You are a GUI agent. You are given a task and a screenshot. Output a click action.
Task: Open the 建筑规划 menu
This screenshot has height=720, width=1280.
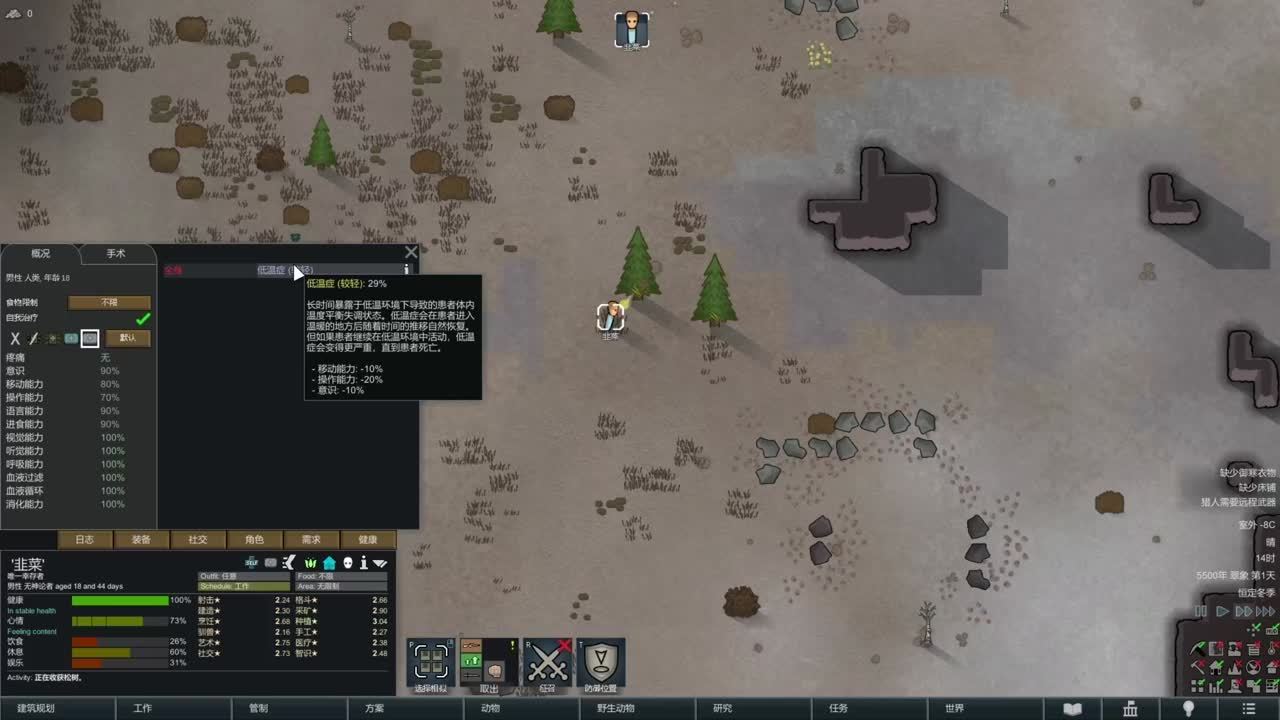point(36,708)
